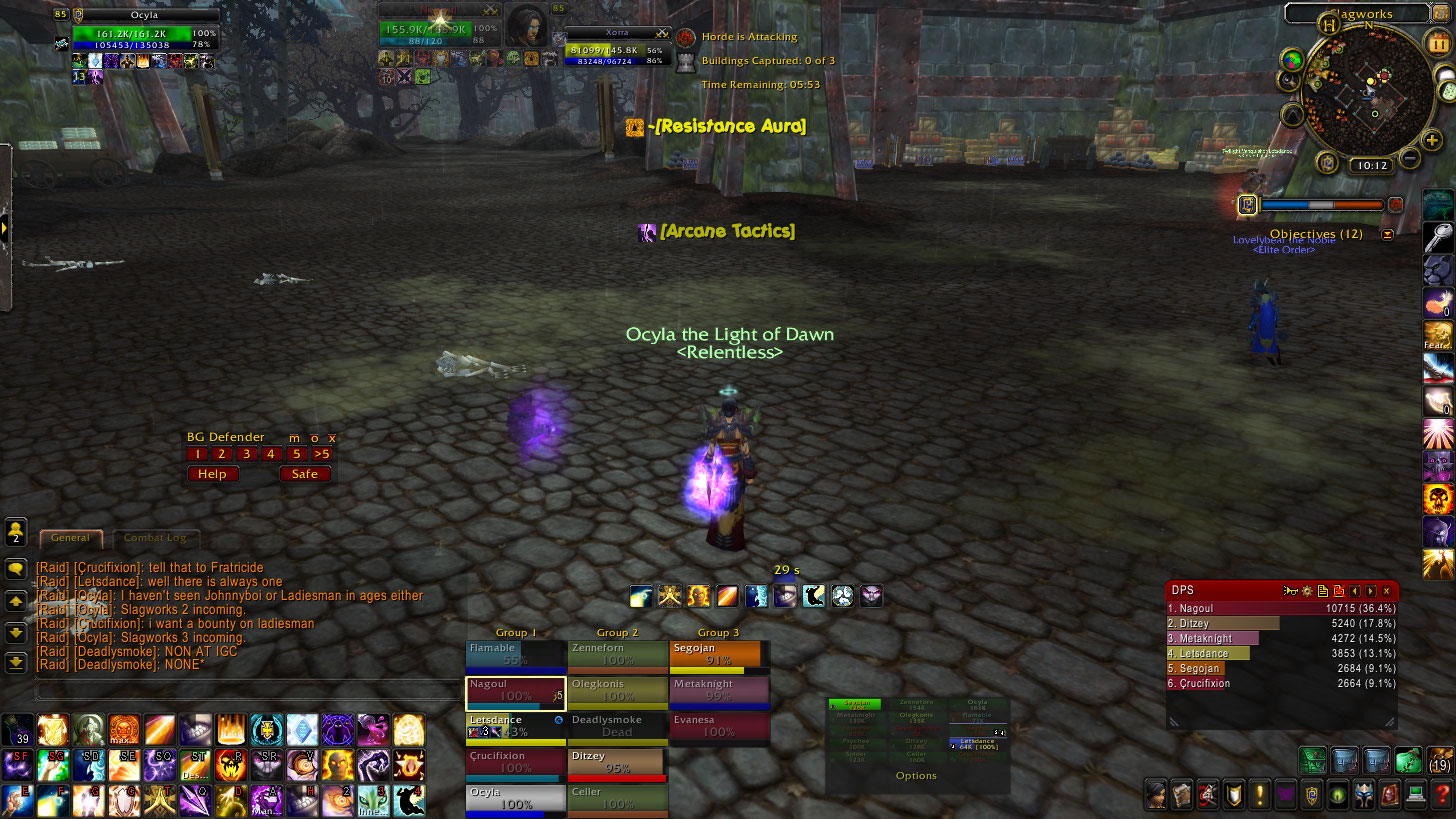Viewport: 1456px width, 819px height.
Task: Jump chat to the bottom with the arrow button
Action: click(16, 662)
